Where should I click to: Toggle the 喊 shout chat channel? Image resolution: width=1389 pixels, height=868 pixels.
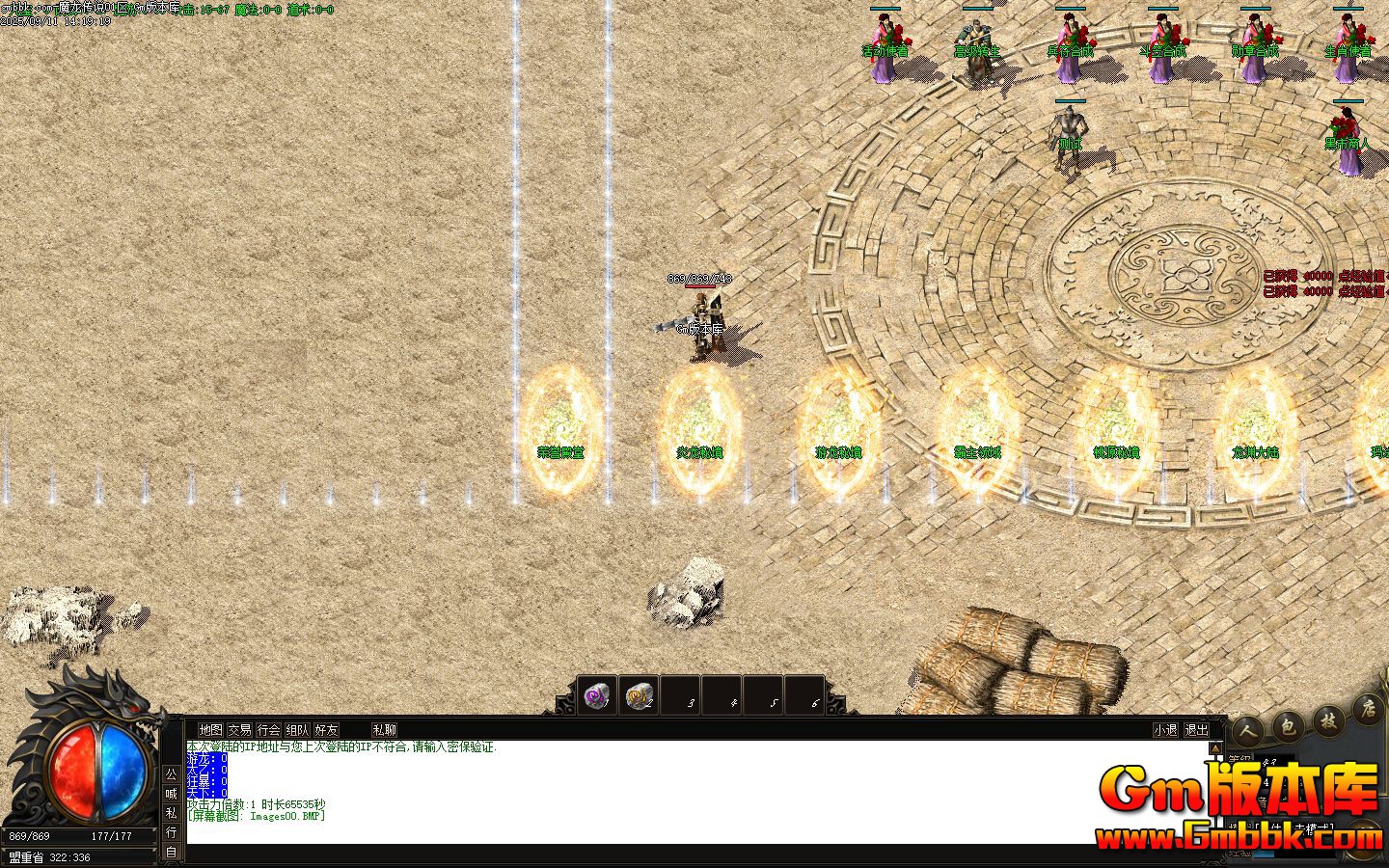(x=172, y=794)
